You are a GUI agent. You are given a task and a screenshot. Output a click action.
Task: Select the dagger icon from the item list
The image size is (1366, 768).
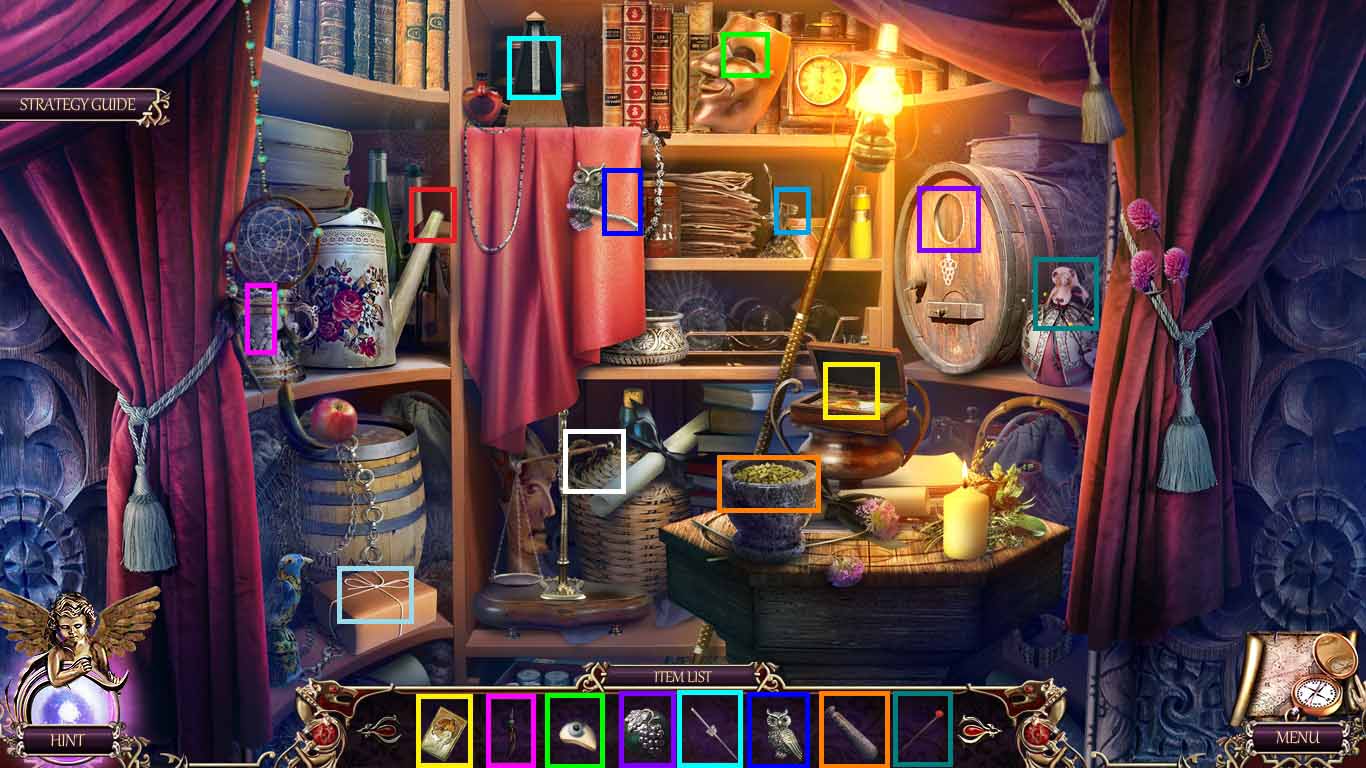(x=511, y=731)
